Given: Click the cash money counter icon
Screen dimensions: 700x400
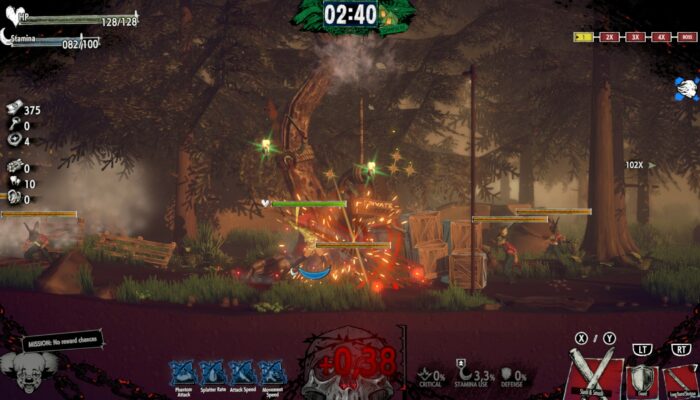Looking at the screenshot, I should (x=13, y=109).
